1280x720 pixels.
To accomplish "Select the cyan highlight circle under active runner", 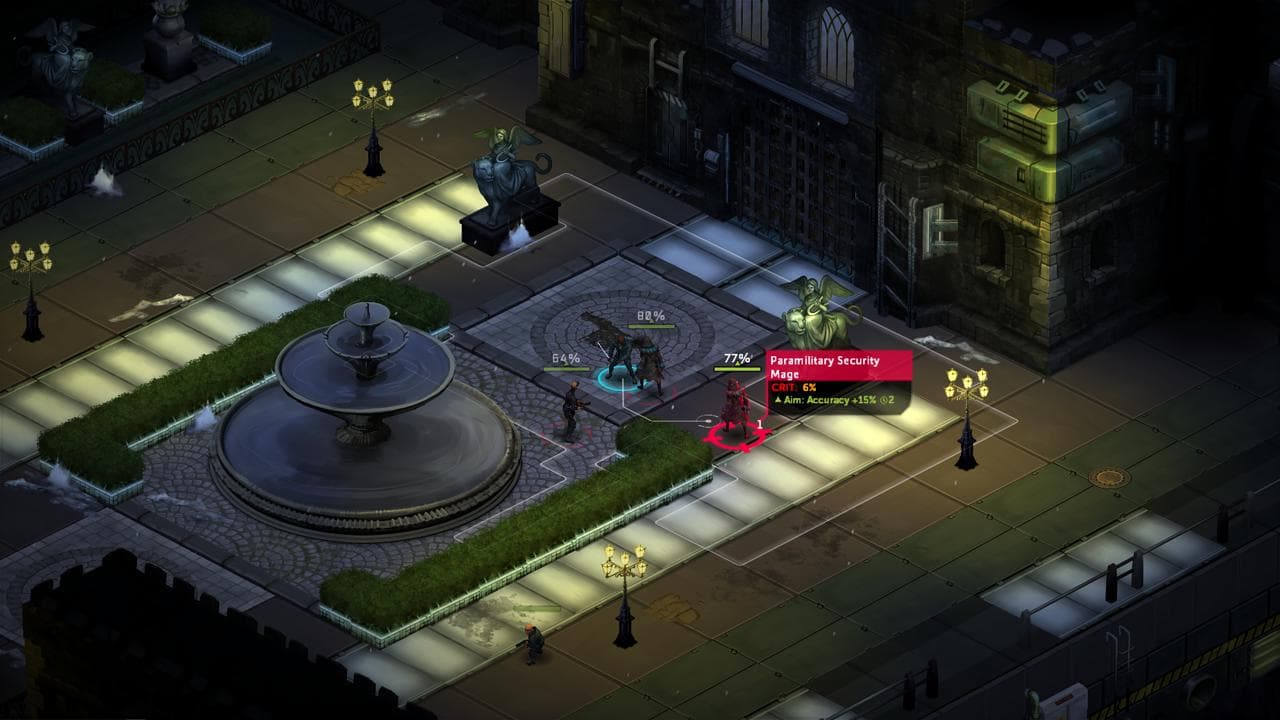I will pyautogui.click(x=617, y=378).
